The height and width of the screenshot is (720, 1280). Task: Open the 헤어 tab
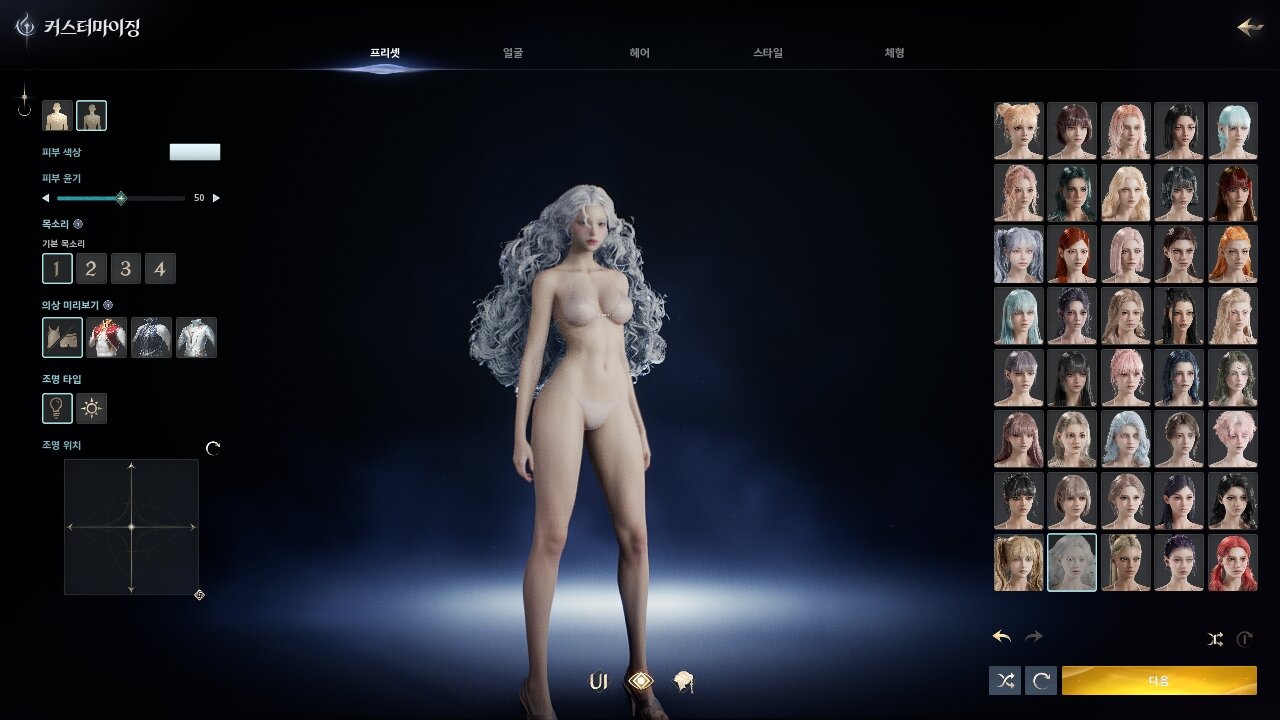[640, 53]
